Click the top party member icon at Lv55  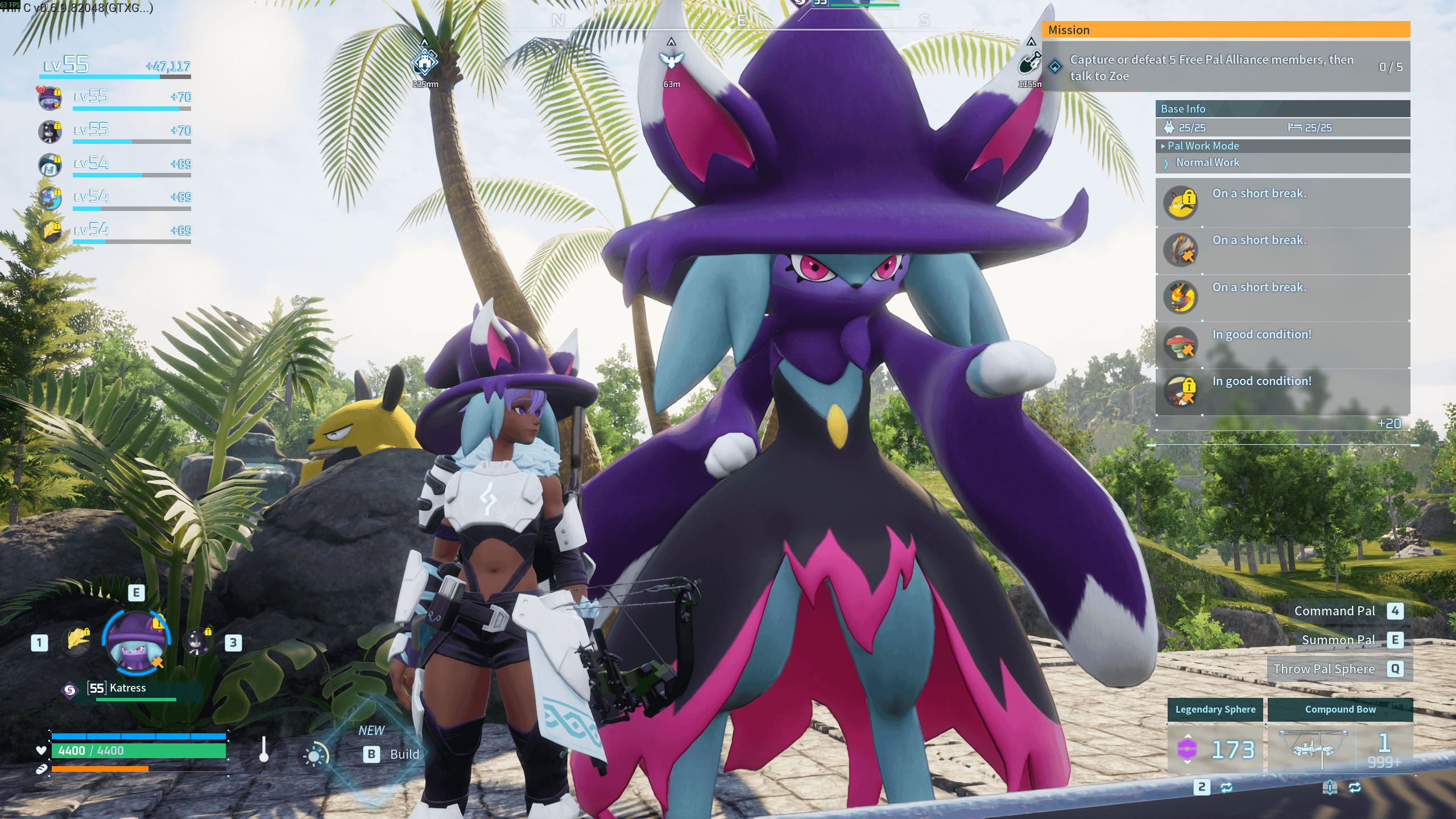50,98
